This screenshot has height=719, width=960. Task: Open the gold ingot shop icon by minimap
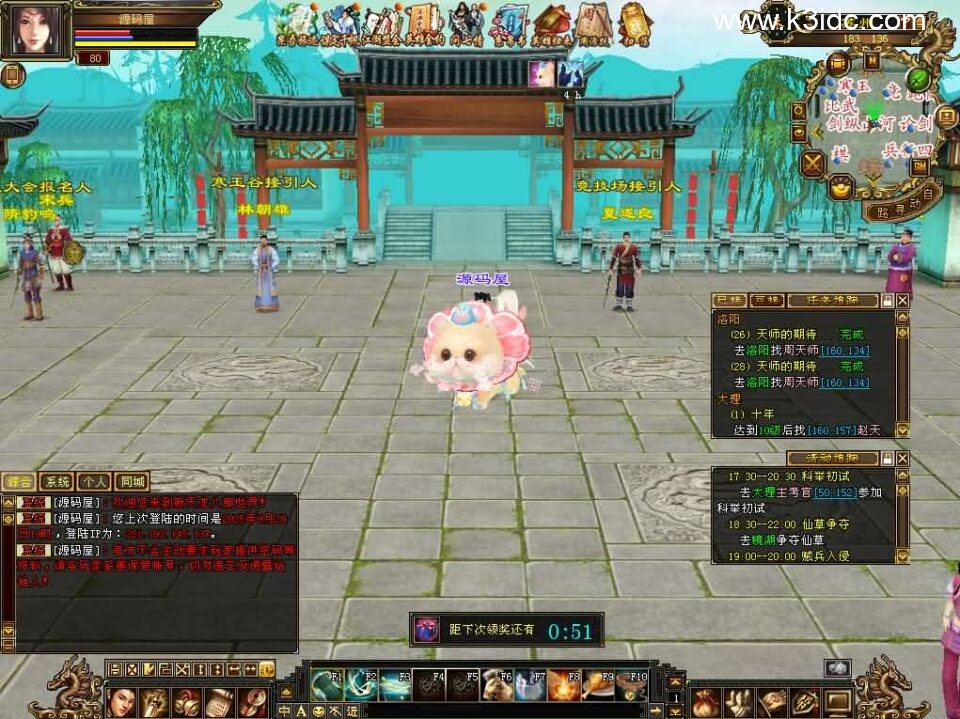click(841, 186)
